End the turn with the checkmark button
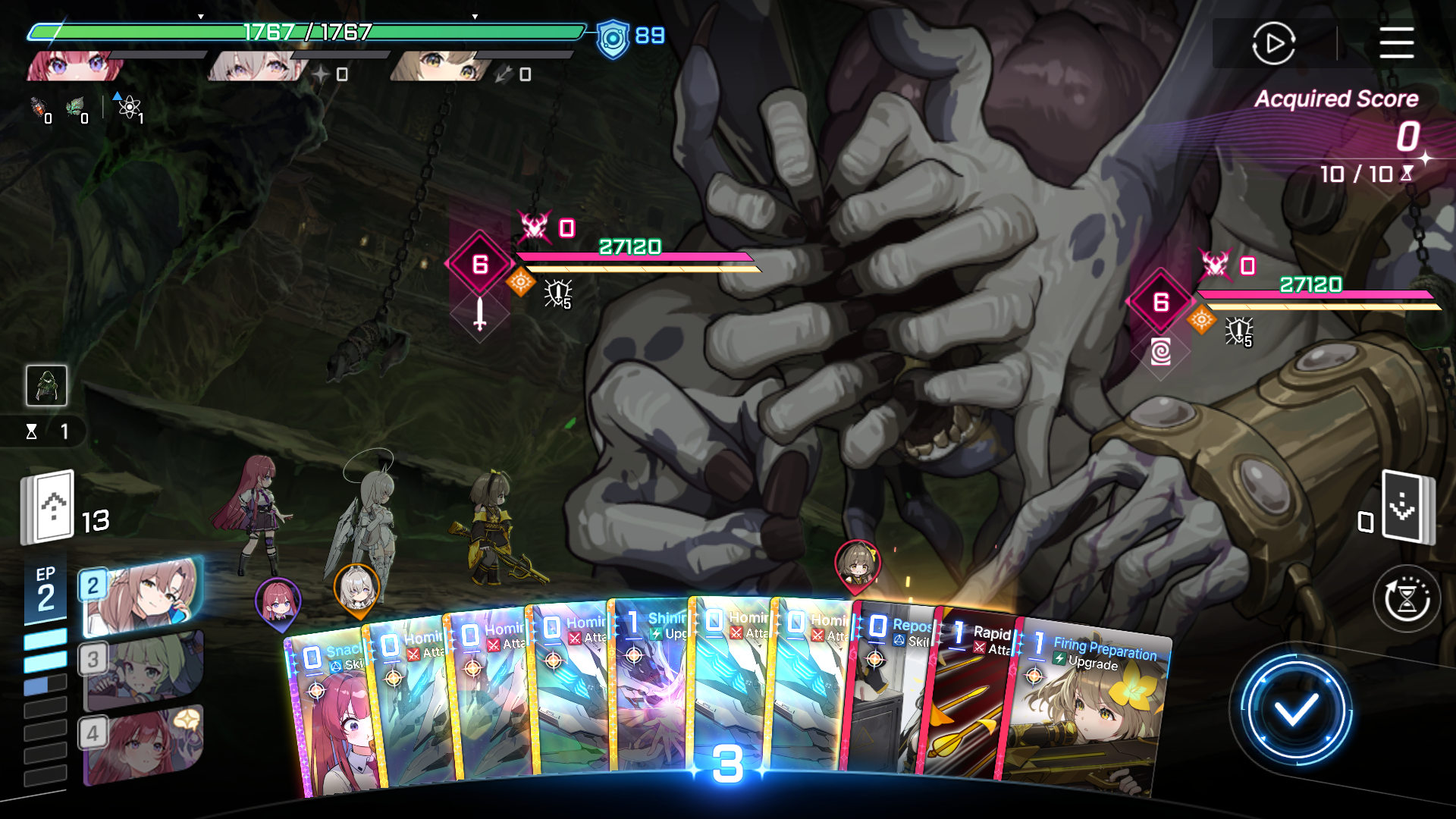The height and width of the screenshot is (819, 1456). pyautogui.click(x=1295, y=711)
